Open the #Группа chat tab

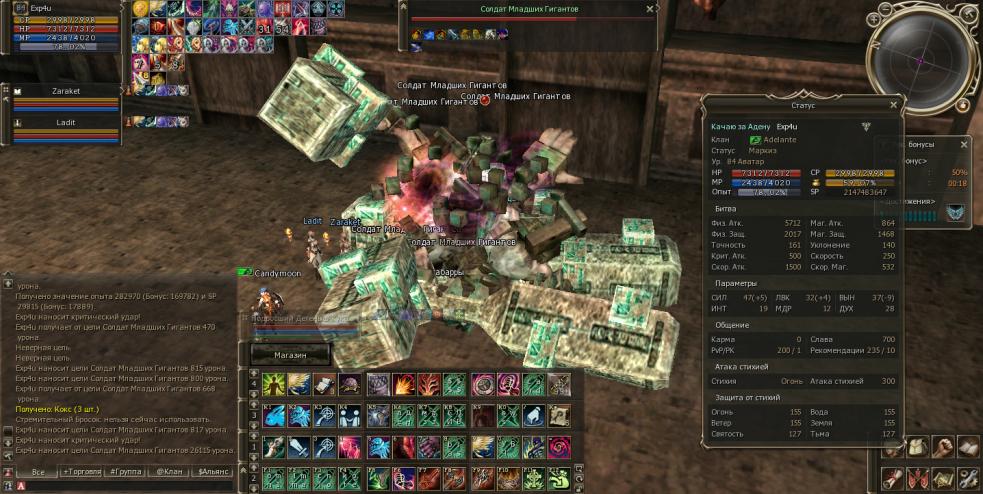[x=128, y=471]
